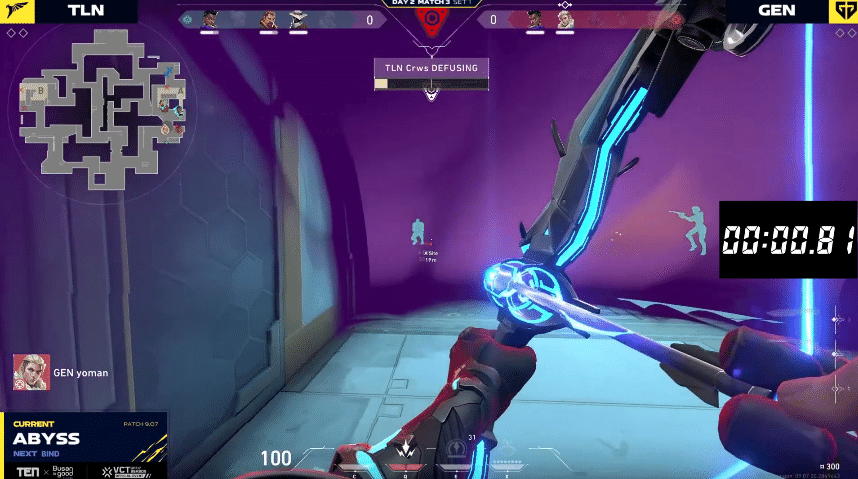858x479 pixels.
Task: Click the GEN team logo
Action: click(x=844, y=10)
